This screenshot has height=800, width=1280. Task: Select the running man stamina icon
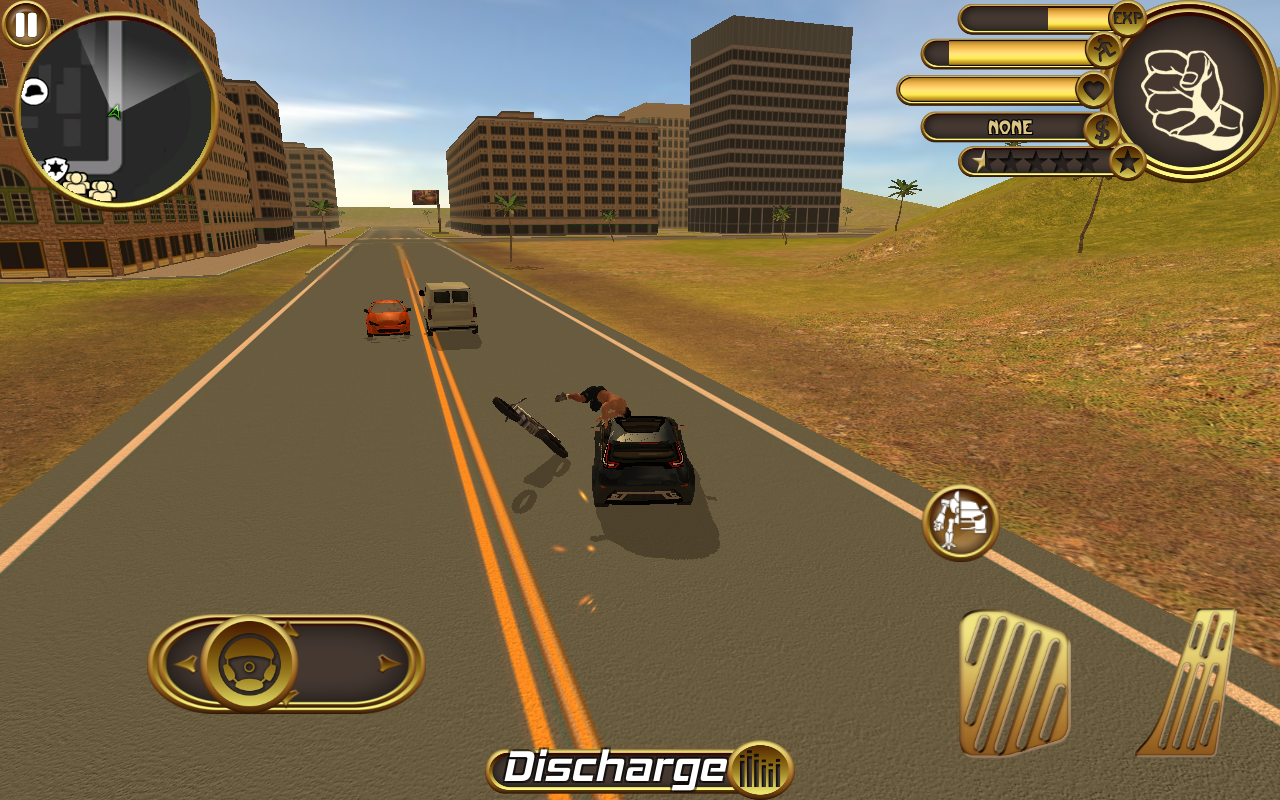[x=1103, y=49]
